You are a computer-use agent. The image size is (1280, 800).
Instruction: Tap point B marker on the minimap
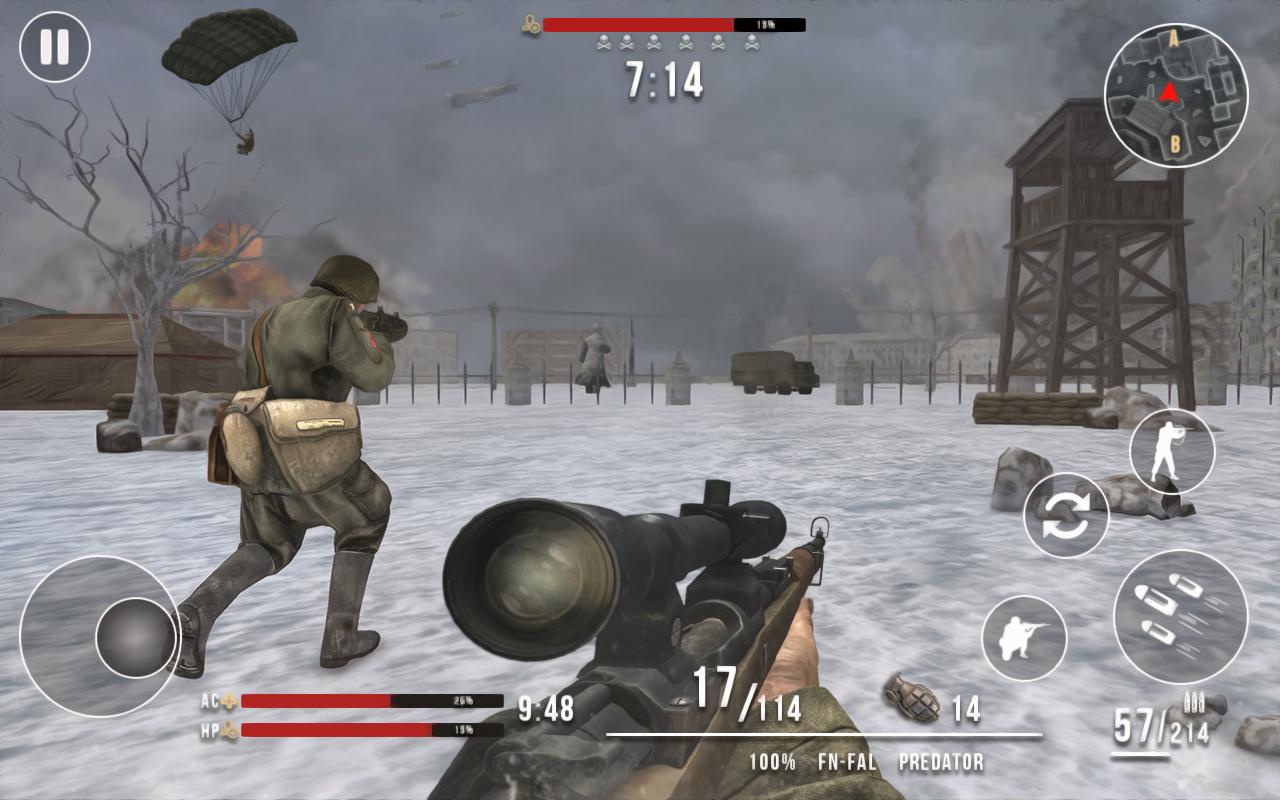pyautogui.click(x=1173, y=143)
